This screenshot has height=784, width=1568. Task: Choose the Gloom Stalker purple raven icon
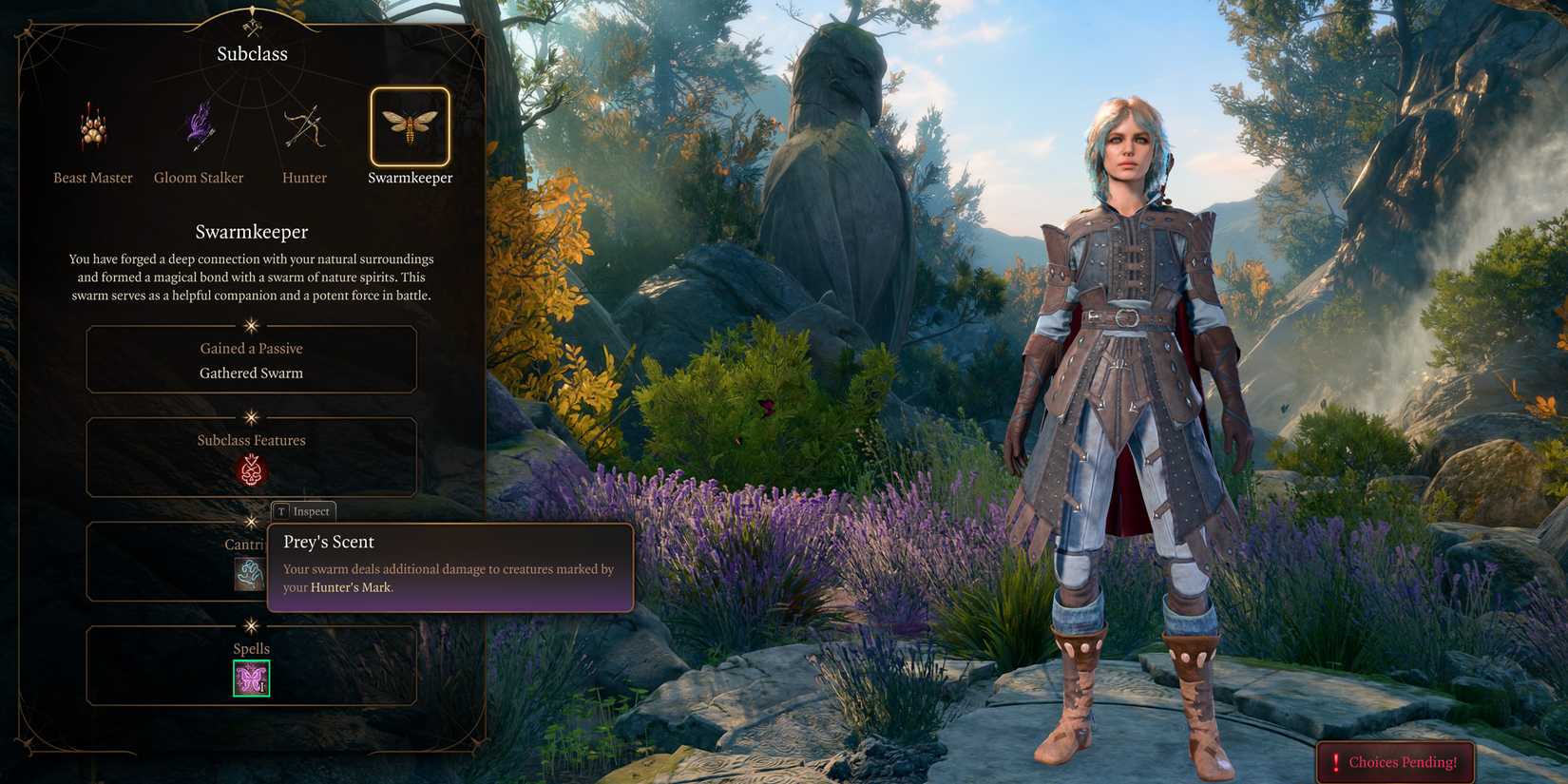(198, 128)
